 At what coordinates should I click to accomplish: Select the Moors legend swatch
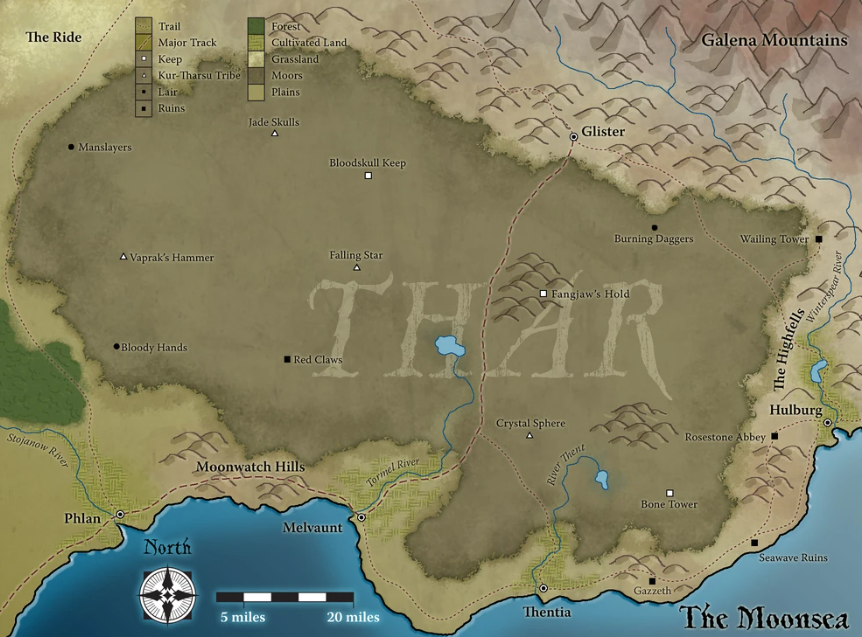[256, 76]
